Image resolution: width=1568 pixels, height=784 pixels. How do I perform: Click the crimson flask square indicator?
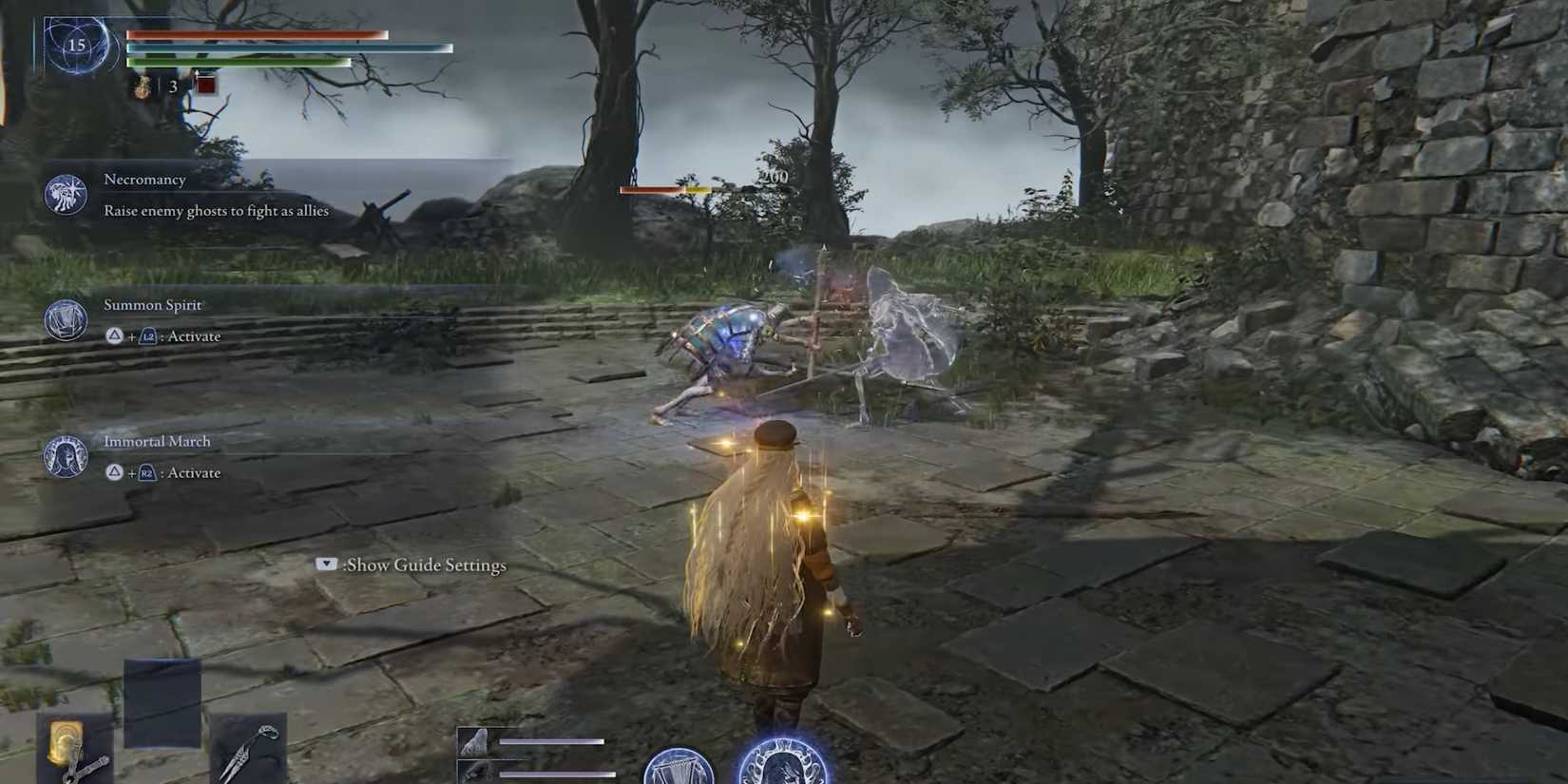point(204,86)
